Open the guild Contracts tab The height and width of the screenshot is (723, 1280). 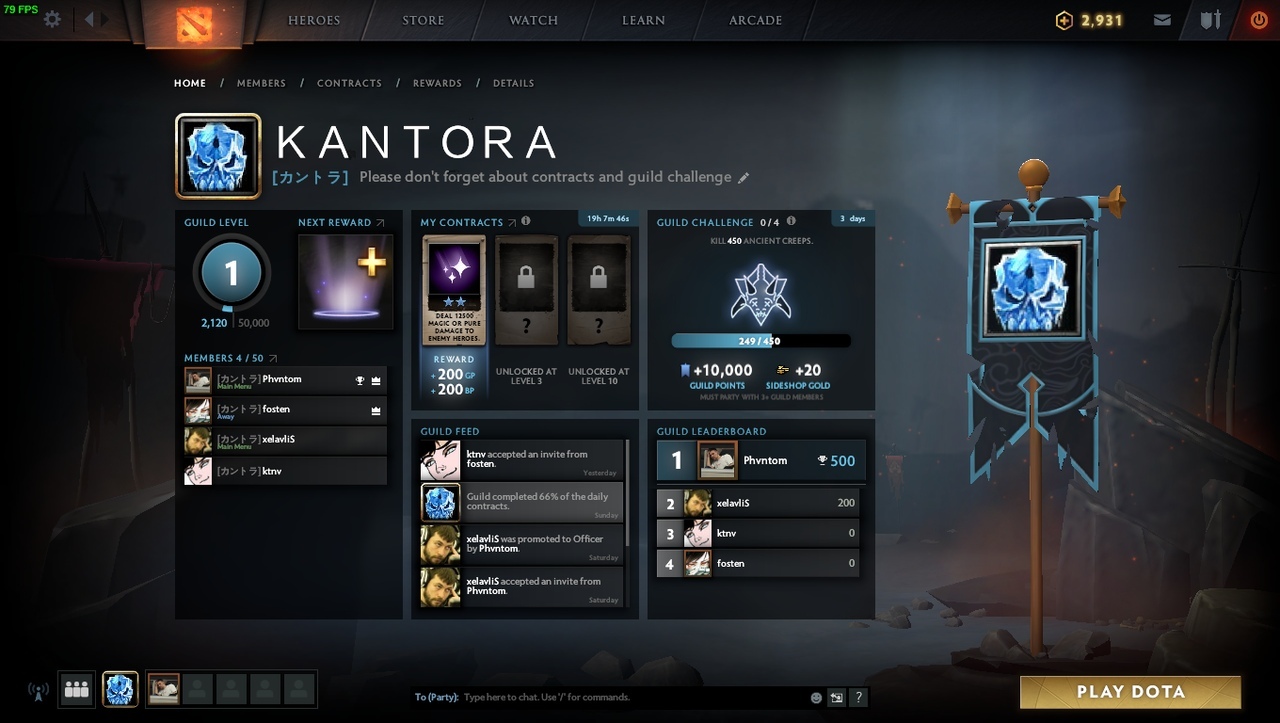pos(349,83)
